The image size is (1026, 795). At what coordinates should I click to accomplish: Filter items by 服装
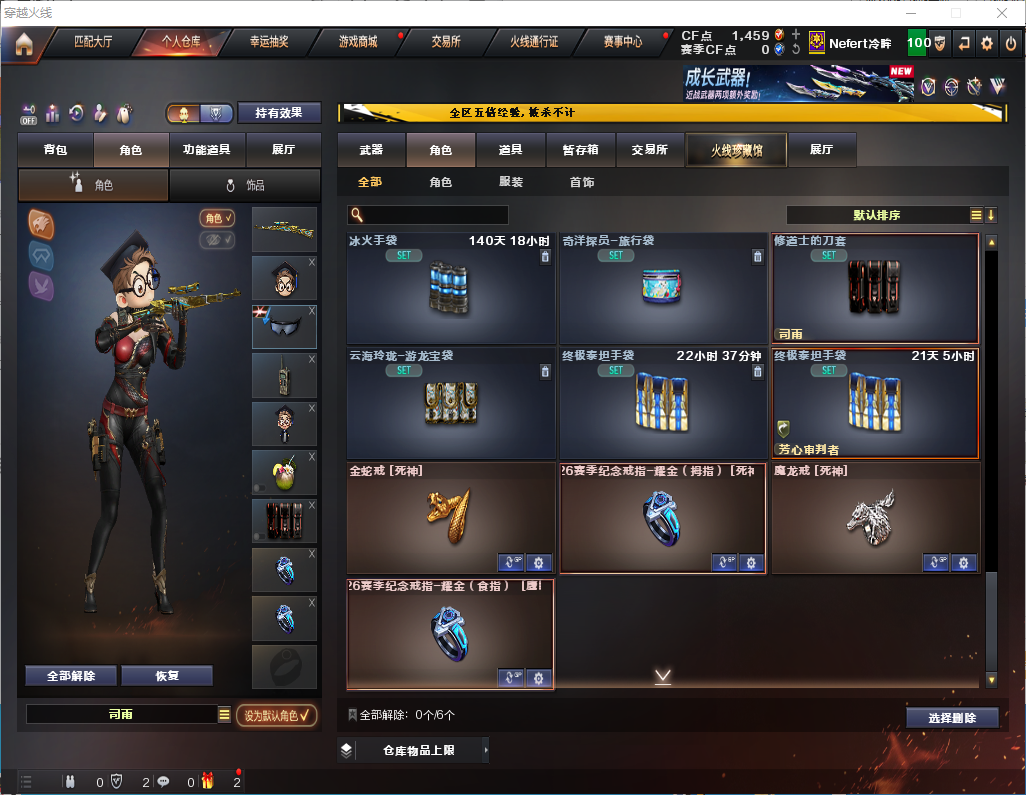coord(511,182)
